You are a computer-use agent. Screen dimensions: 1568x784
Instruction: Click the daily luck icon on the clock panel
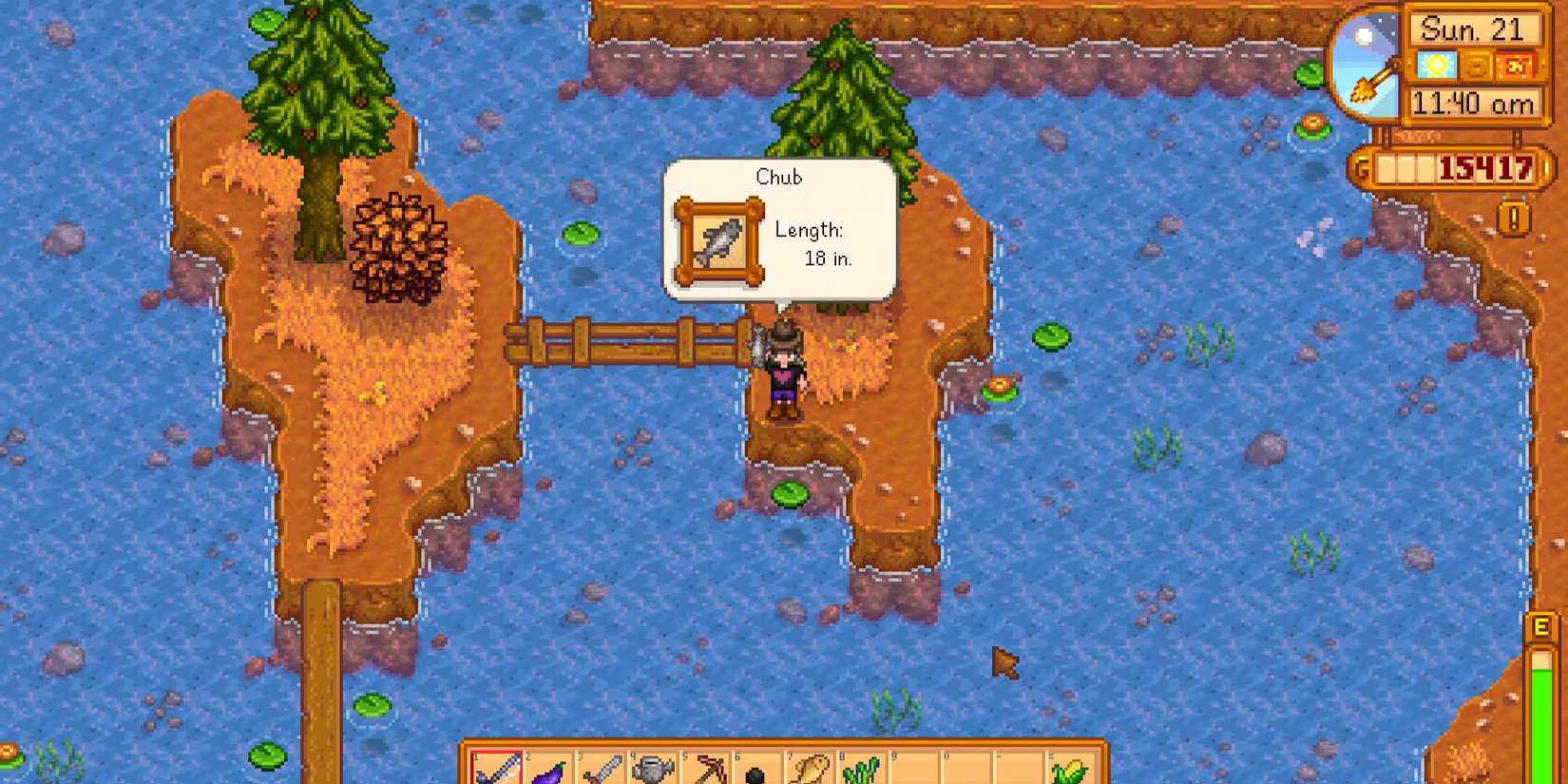(1515, 67)
